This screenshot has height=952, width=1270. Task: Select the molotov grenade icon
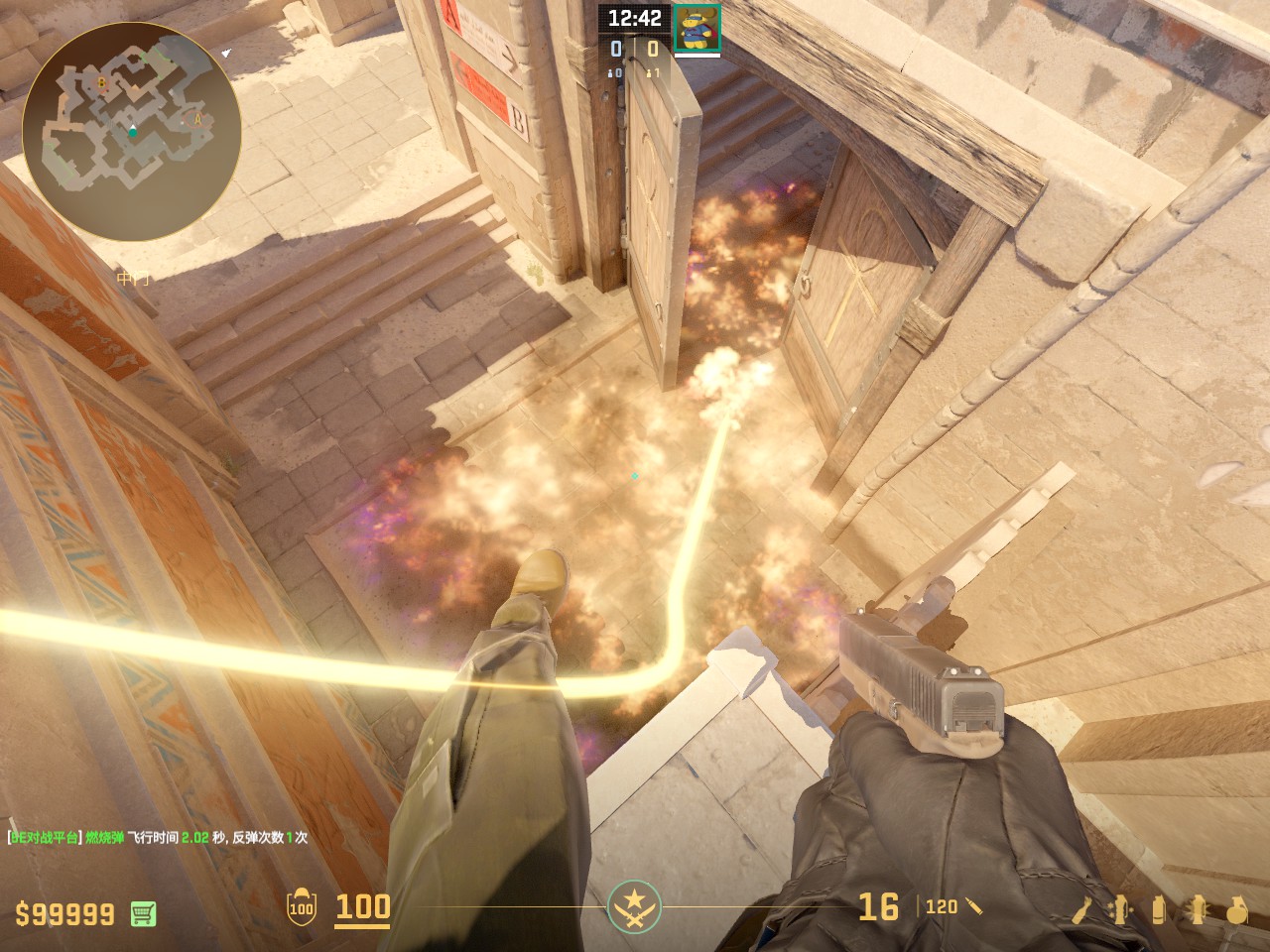tap(1085, 909)
